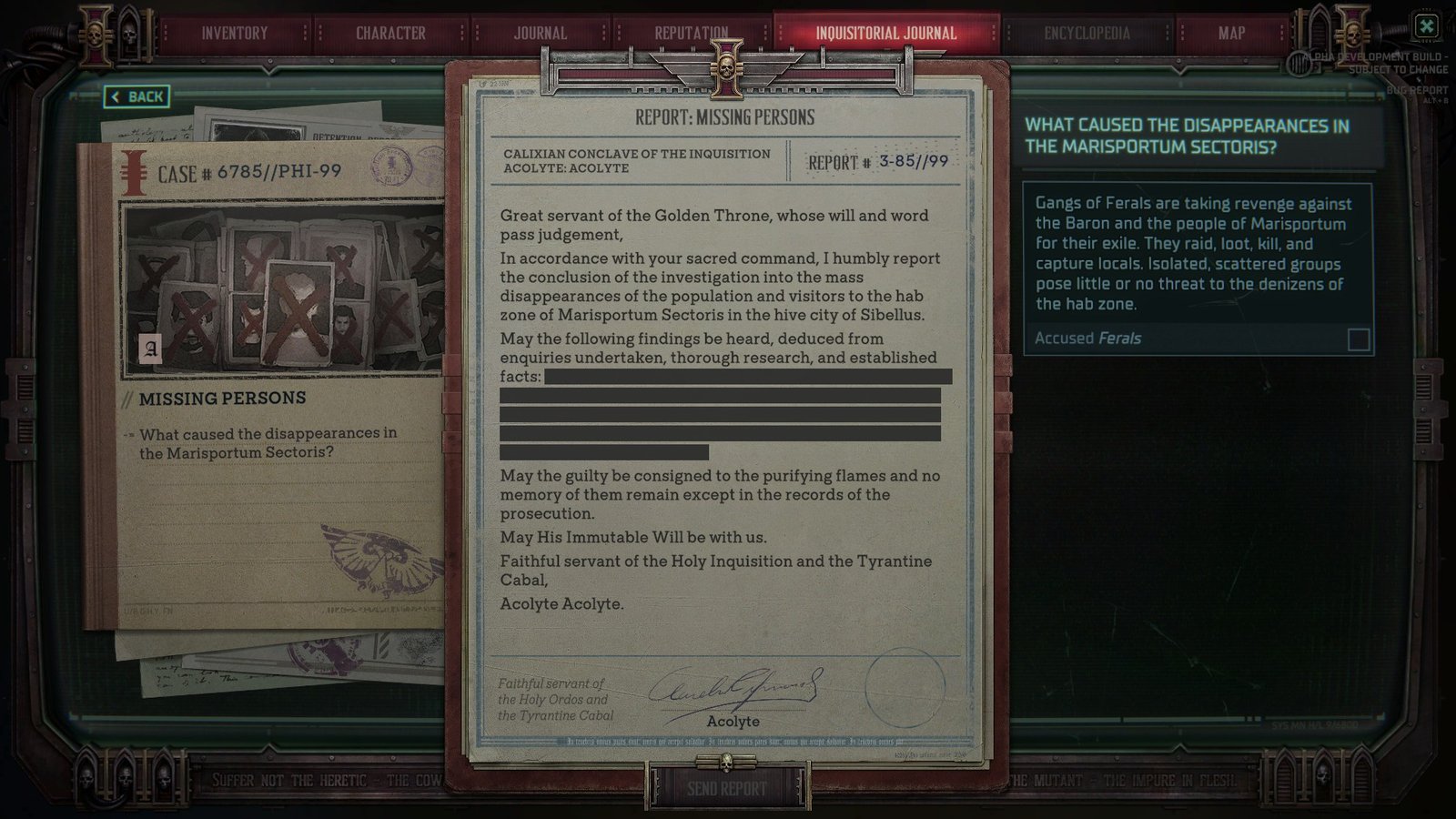Click the skull ornament in the top-right corner

click(x=1354, y=34)
